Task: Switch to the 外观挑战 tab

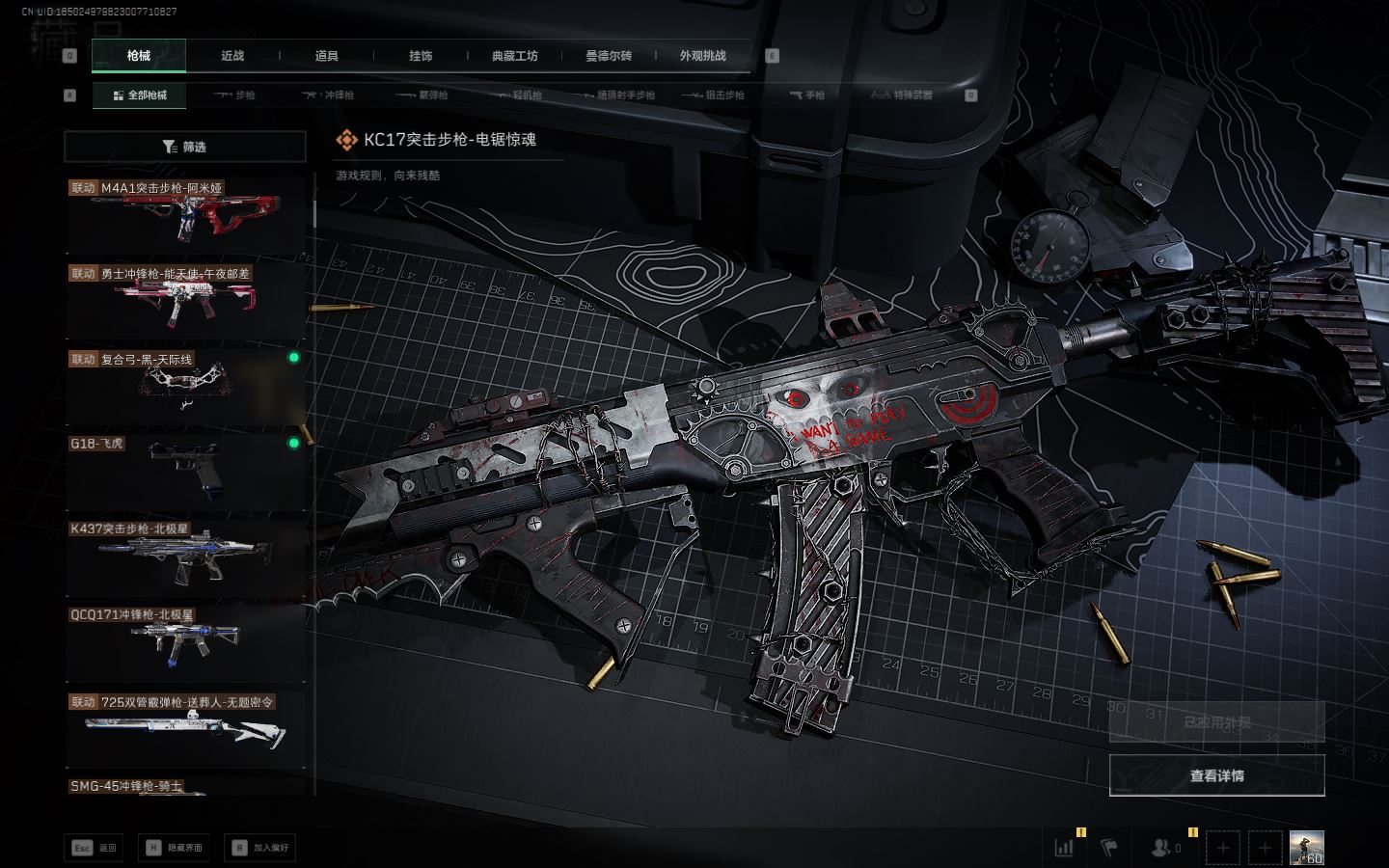Action: pos(702,56)
